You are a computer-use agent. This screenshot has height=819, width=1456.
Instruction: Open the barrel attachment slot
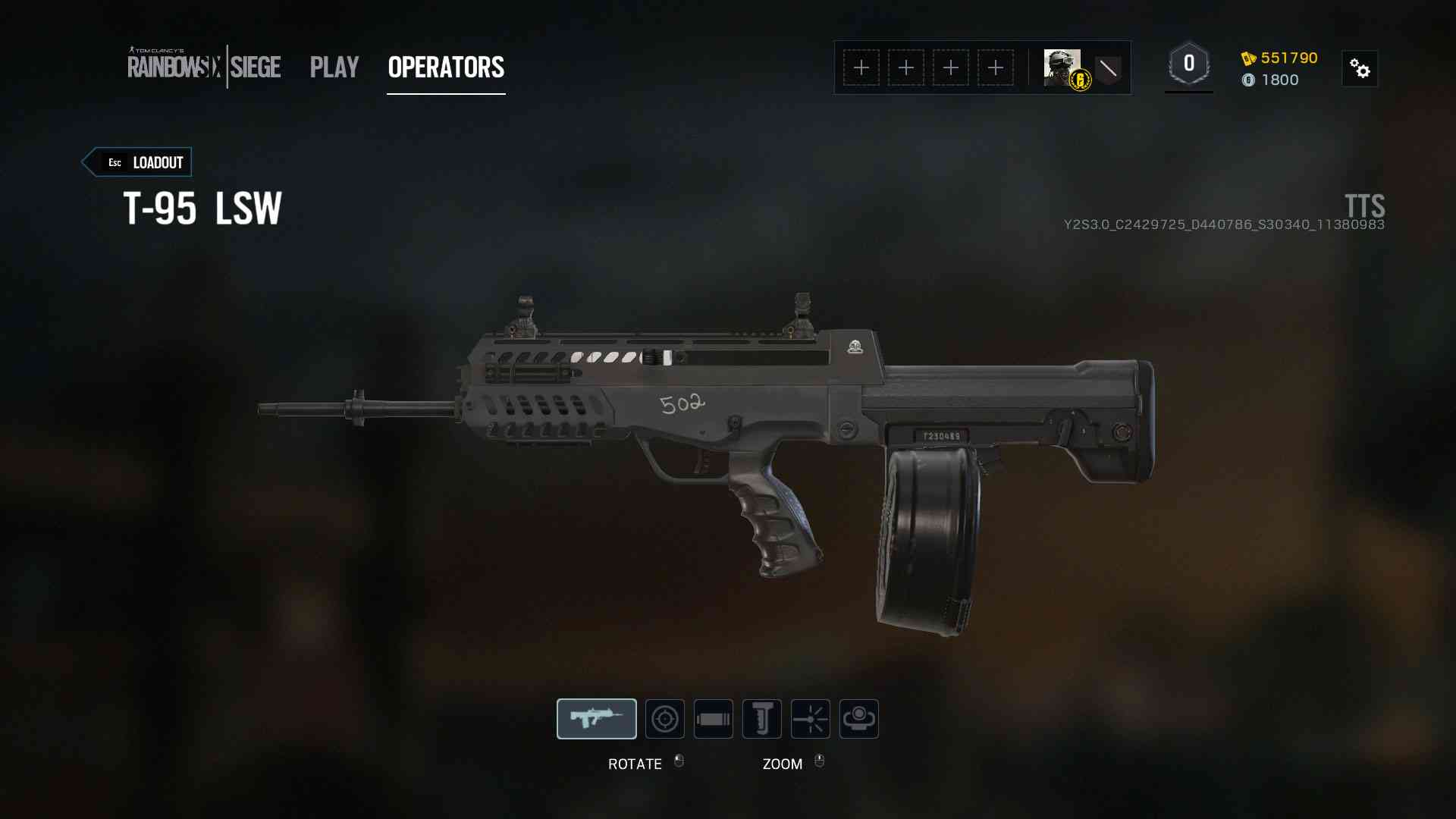(x=714, y=719)
